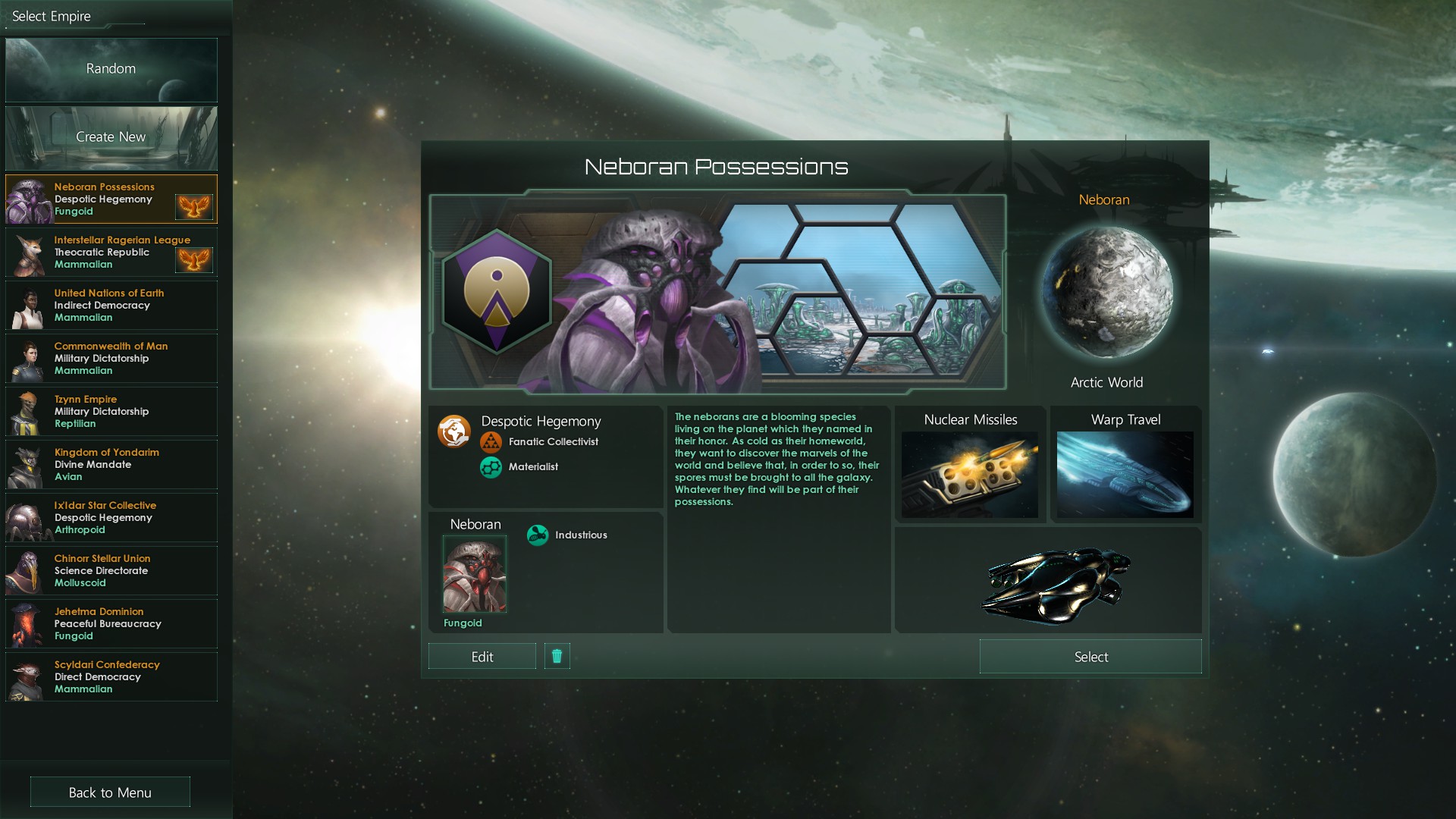This screenshot has width=1456, height=819.
Task: Edit the Neboran Possessions empire
Action: (482, 657)
